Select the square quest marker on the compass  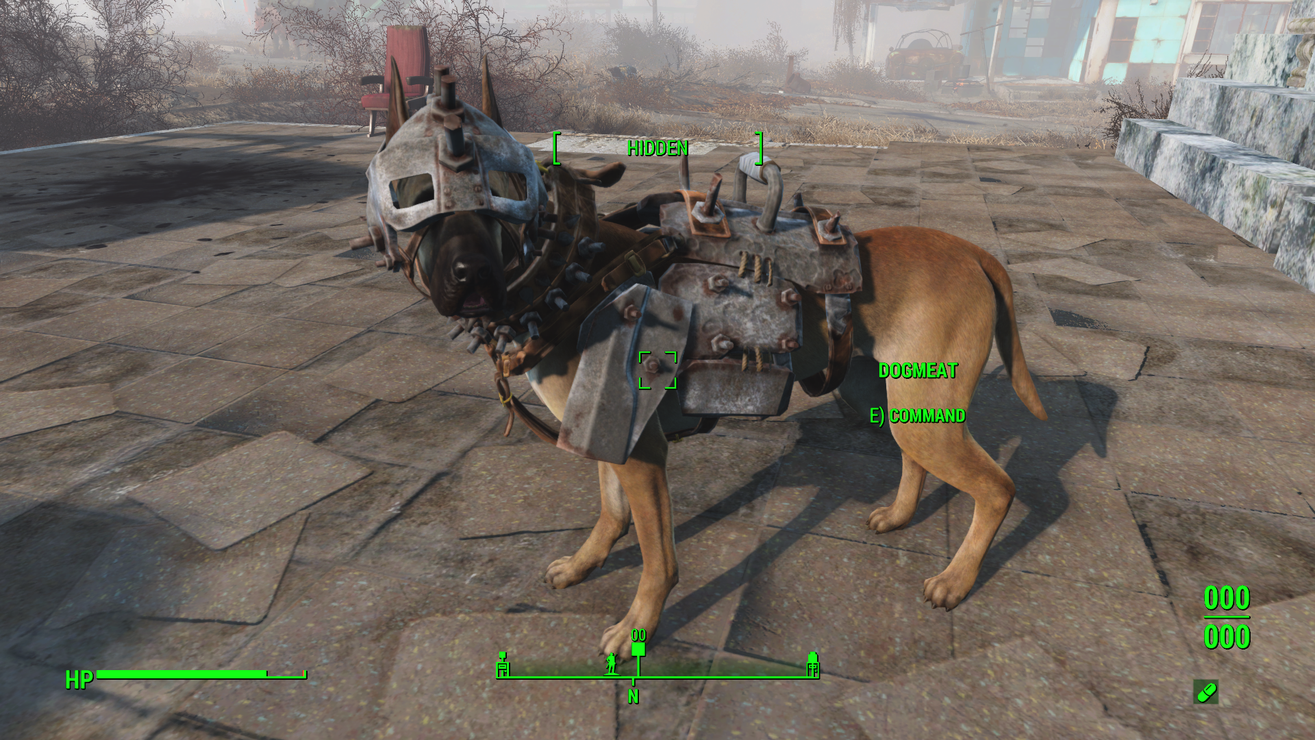point(638,650)
